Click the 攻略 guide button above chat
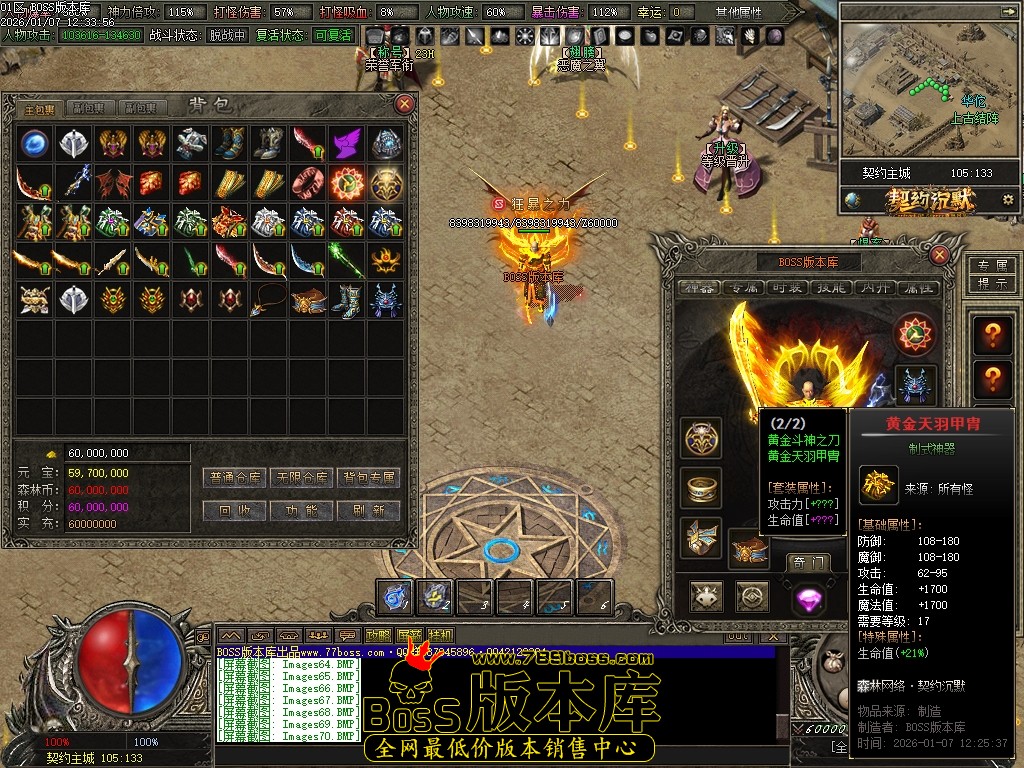 tap(378, 635)
